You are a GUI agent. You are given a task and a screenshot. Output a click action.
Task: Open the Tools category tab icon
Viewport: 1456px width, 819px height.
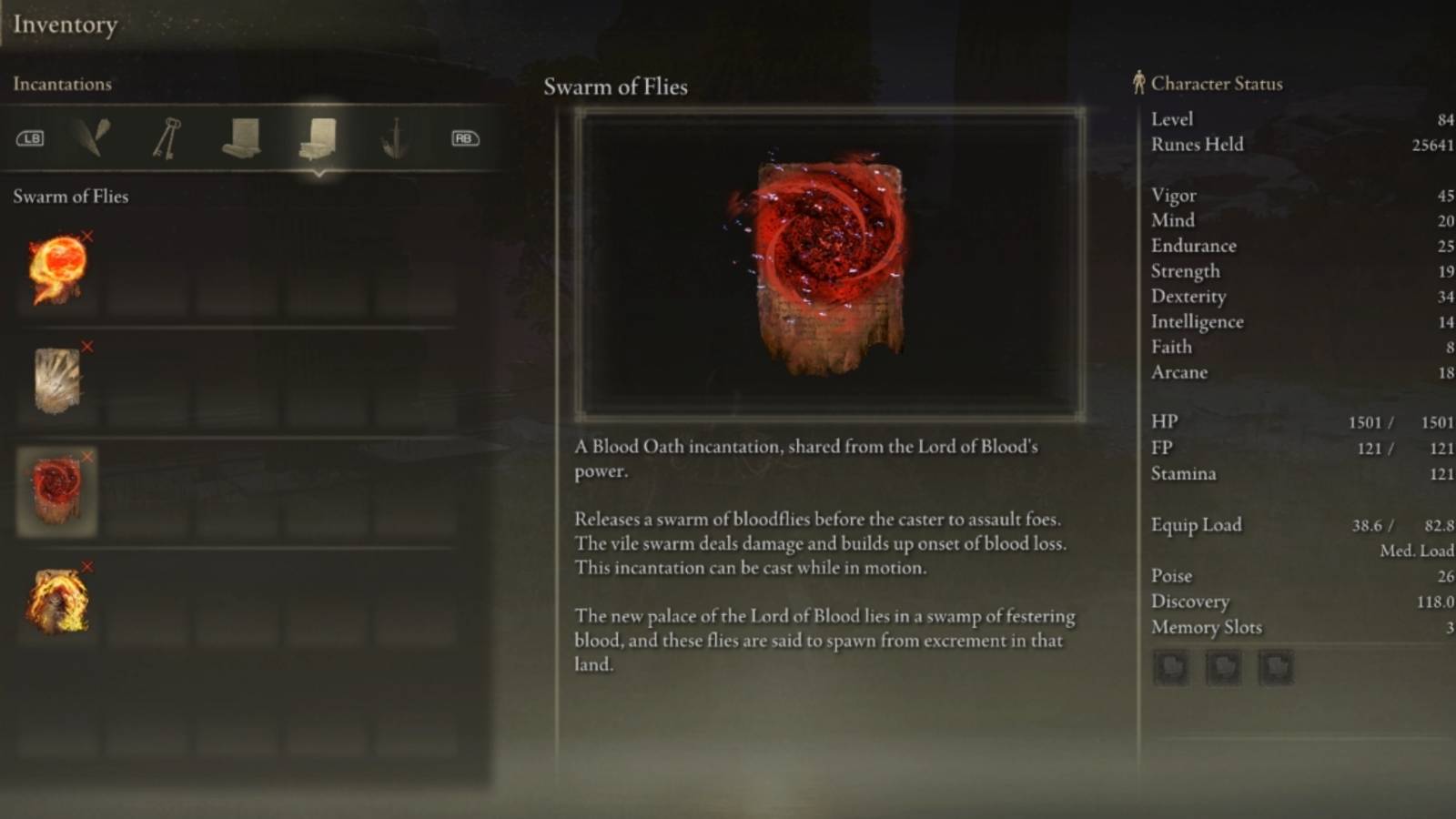[91, 136]
